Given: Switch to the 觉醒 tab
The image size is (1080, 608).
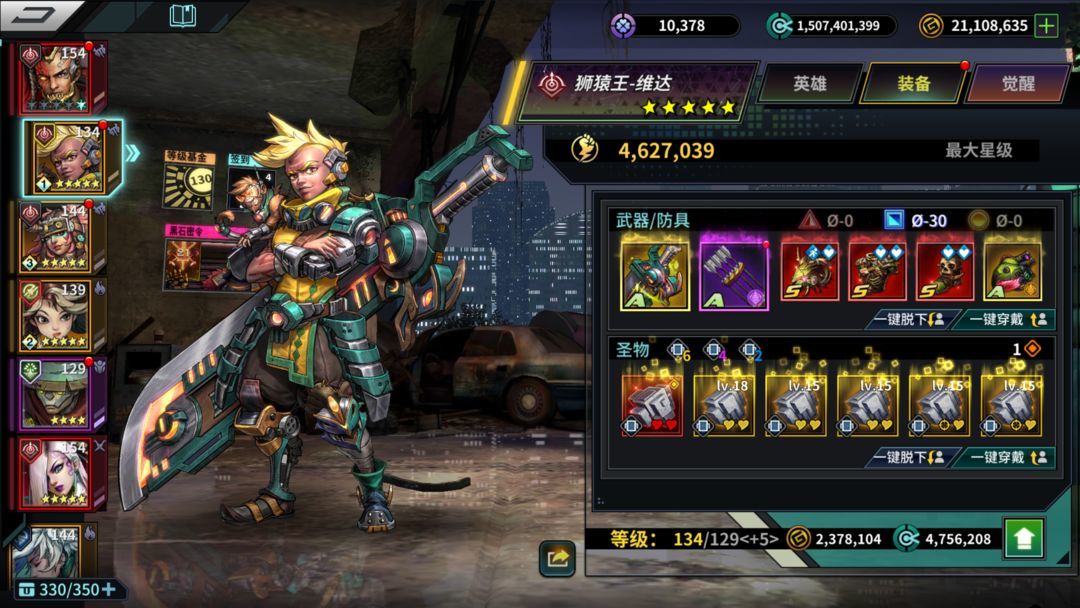Looking at the screenshot, I should (1017, 84).
